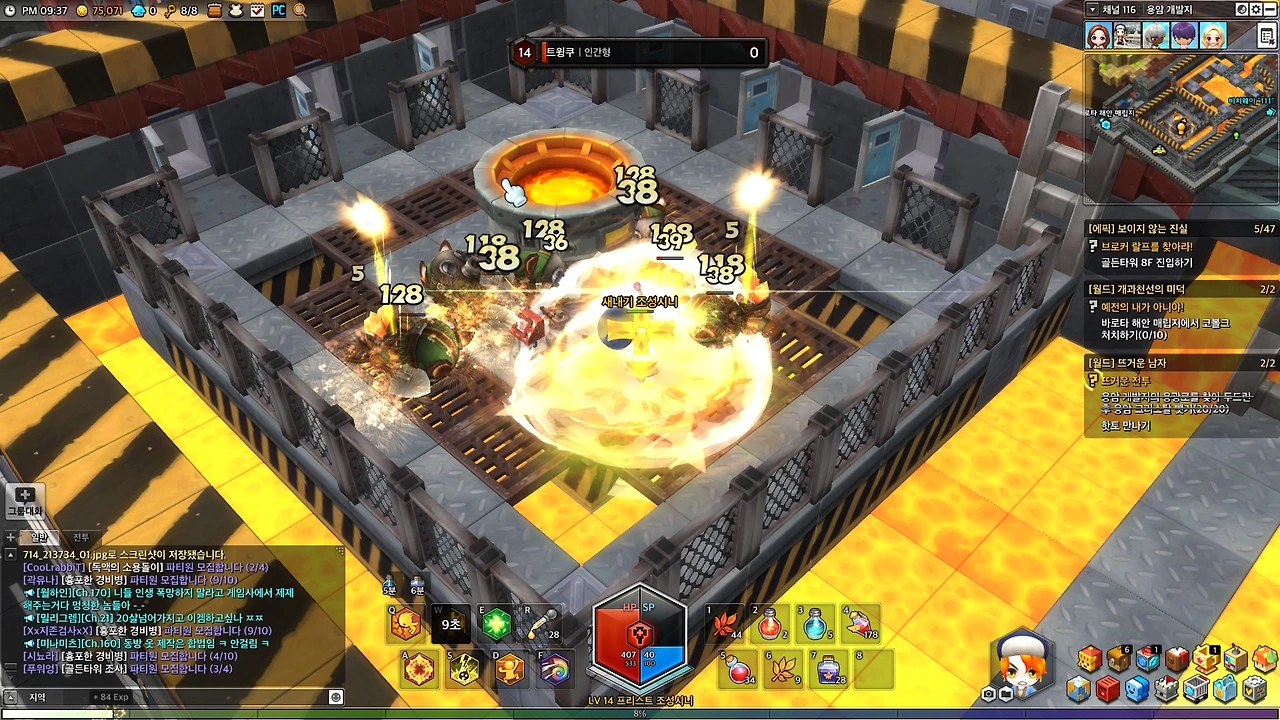Activate the green cross heal skill
This screenshot has width=1280, height=720.
496,625
